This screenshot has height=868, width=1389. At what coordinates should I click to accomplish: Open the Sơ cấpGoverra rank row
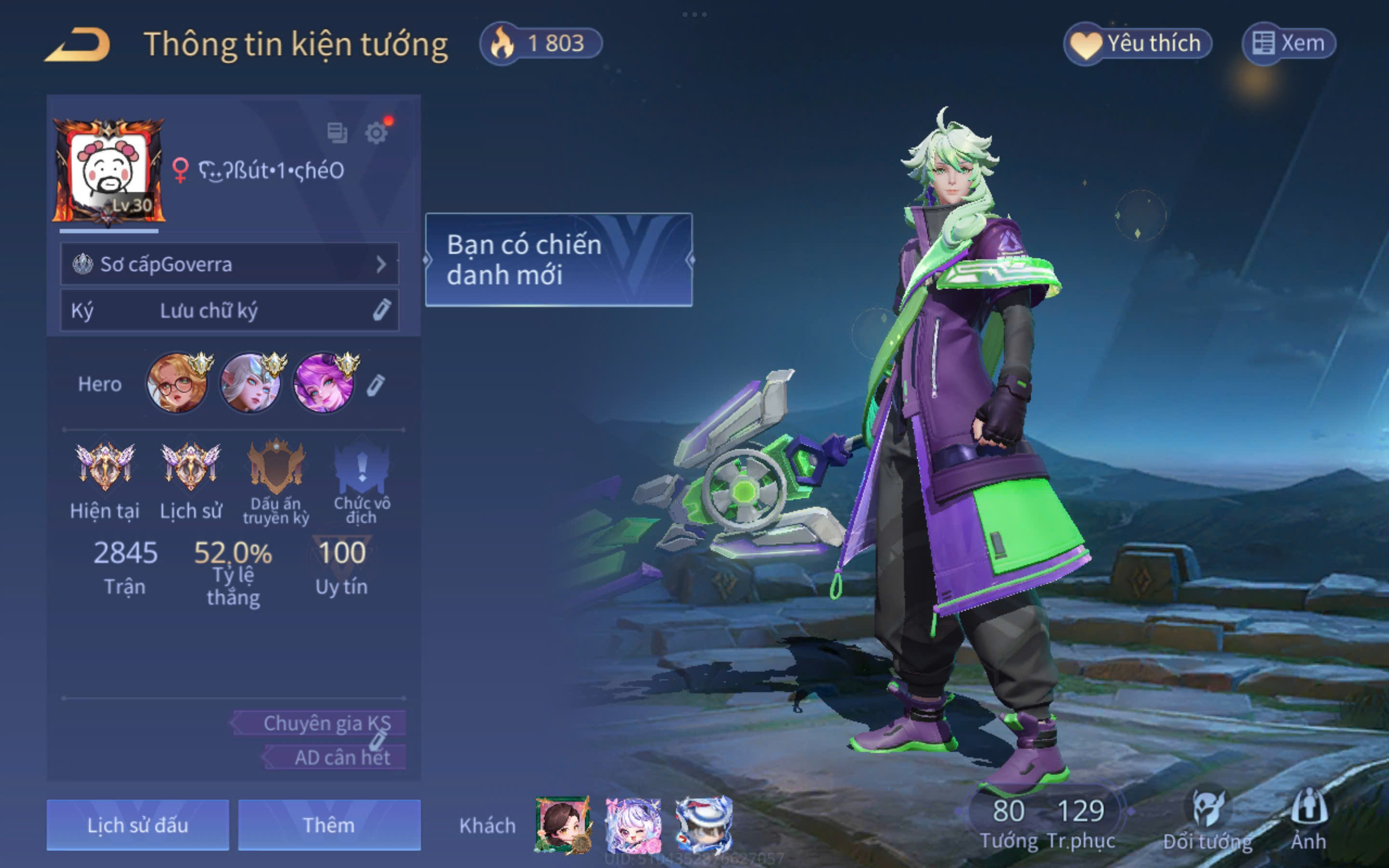point(230,264)
